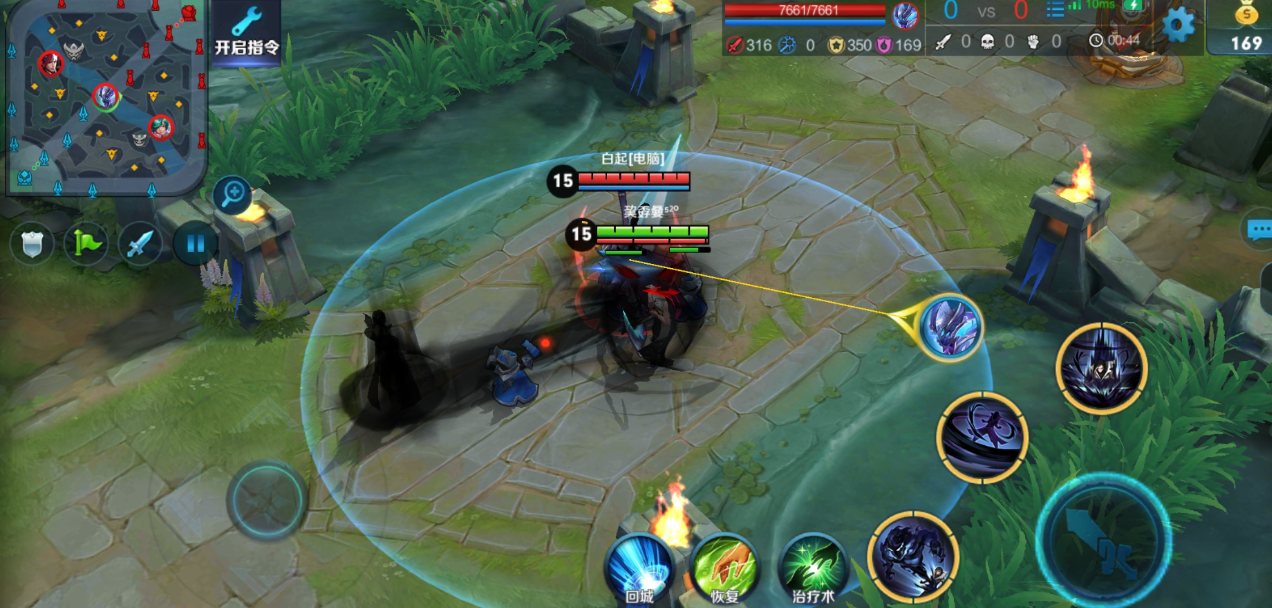Image resolution: width=1272 pixels, height=608 pixels.
Task: Tap the virtual movement joystick
Action: pos(266,500)
